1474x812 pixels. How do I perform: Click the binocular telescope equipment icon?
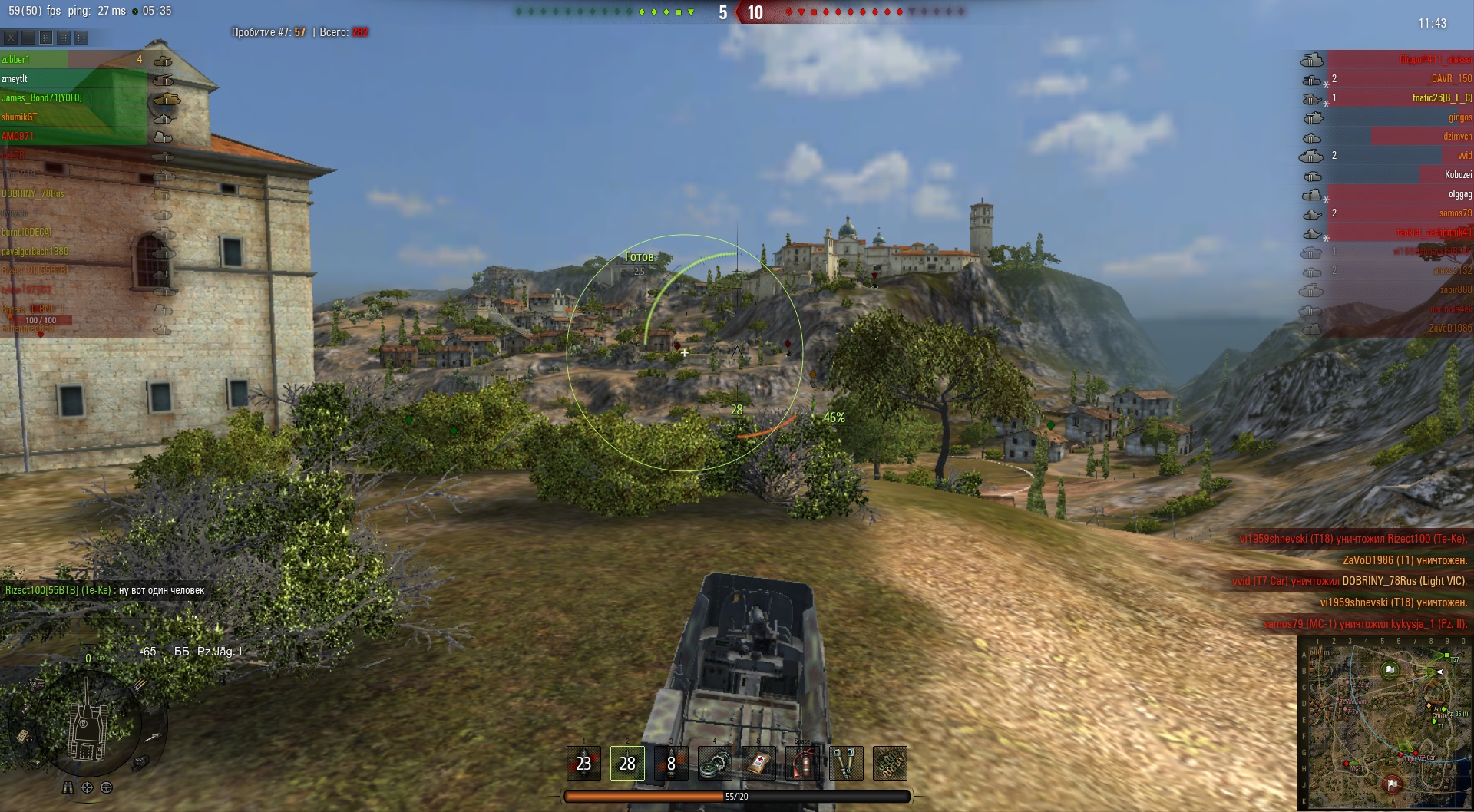pos(847,763)
